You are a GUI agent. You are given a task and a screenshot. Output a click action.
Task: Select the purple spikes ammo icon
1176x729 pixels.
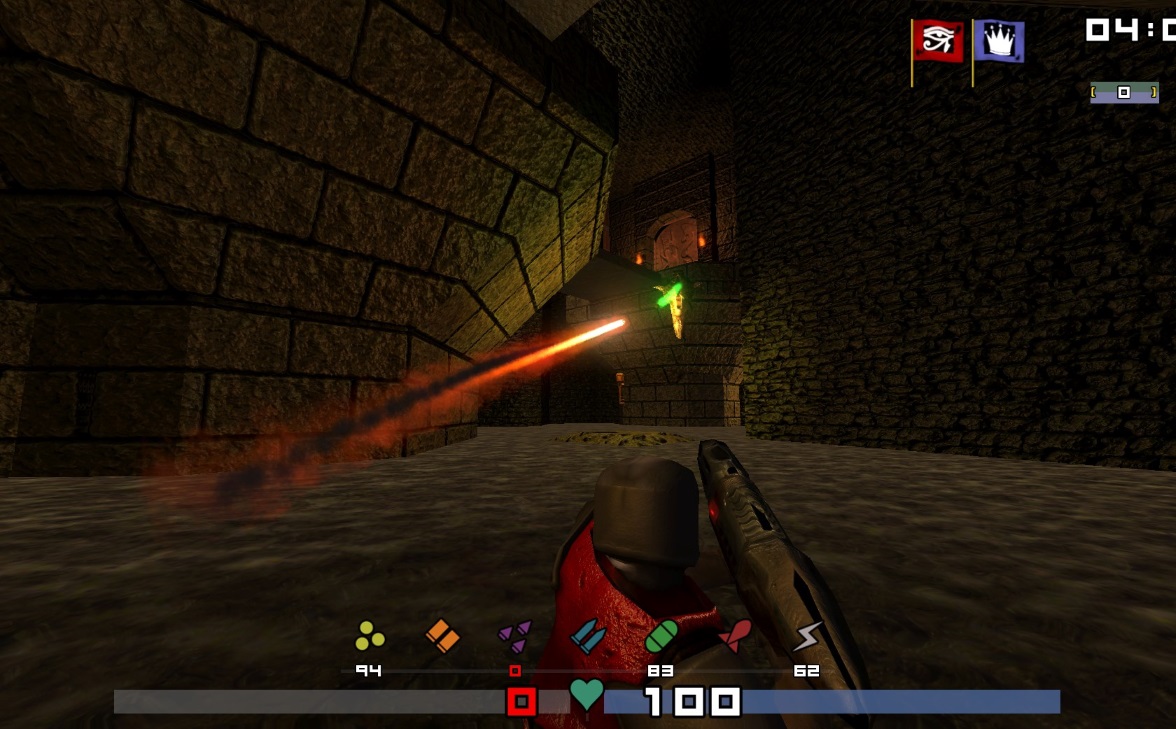point(515,635)
